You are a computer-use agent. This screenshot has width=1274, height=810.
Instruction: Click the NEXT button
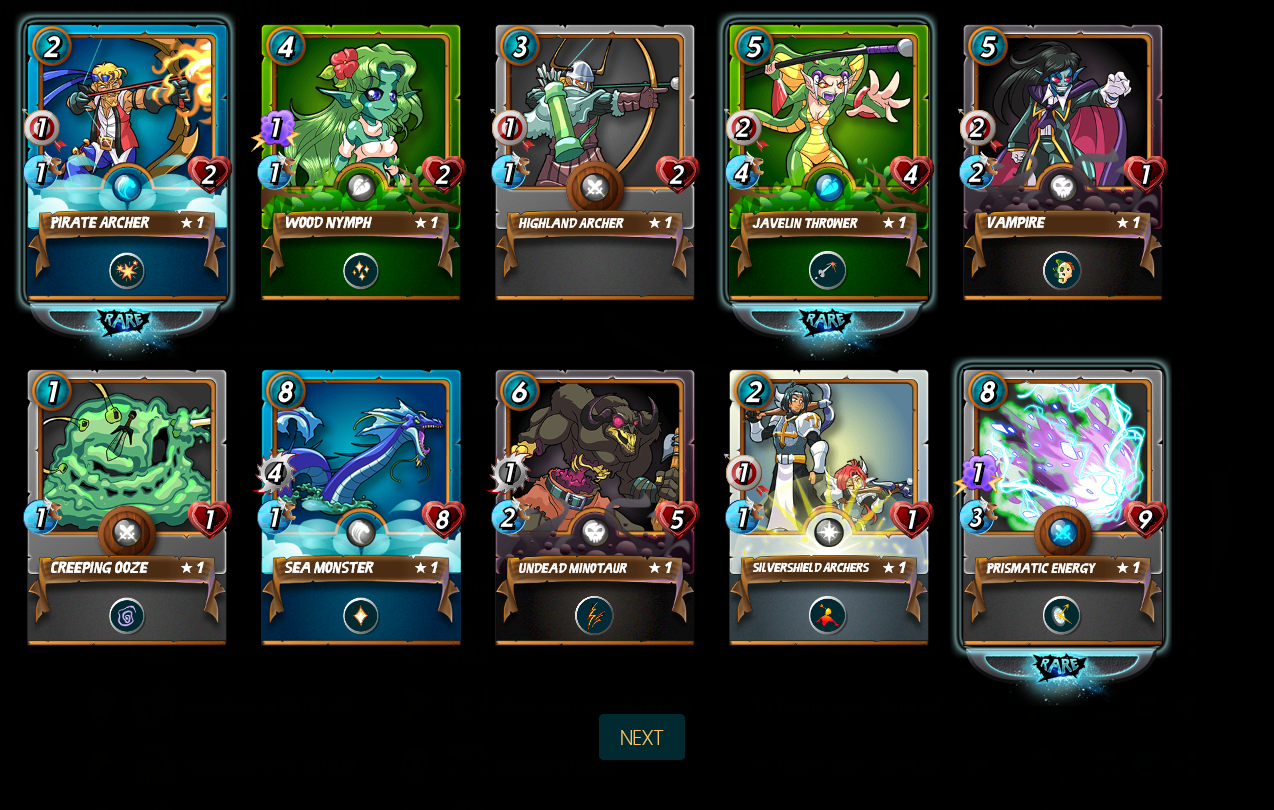641,737
